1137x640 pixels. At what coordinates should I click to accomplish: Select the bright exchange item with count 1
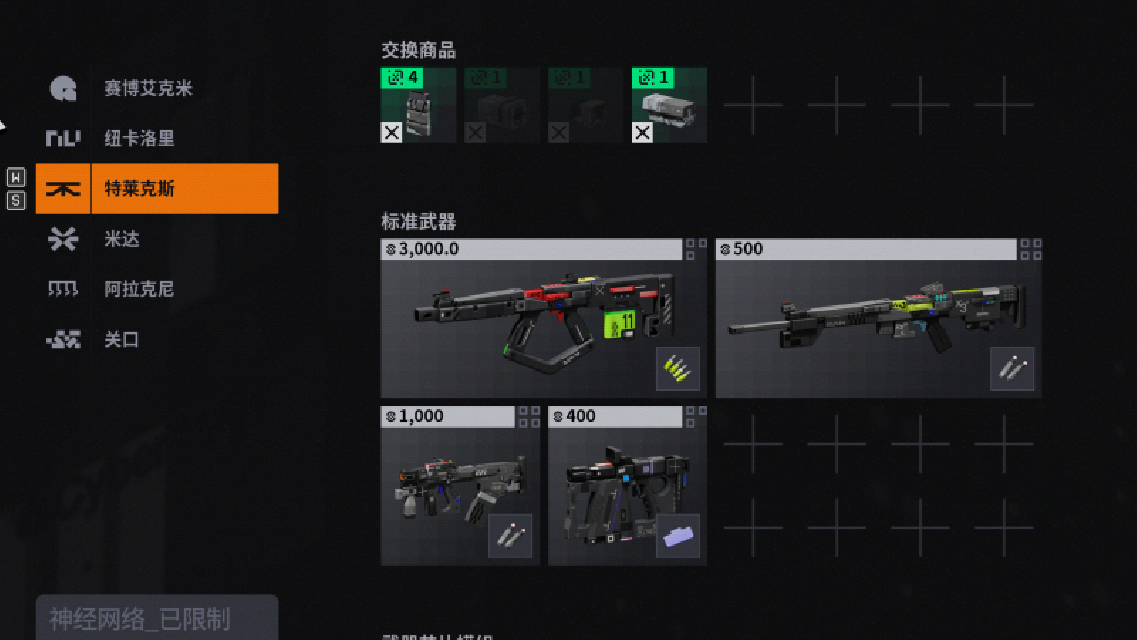(x=669, y=105)
